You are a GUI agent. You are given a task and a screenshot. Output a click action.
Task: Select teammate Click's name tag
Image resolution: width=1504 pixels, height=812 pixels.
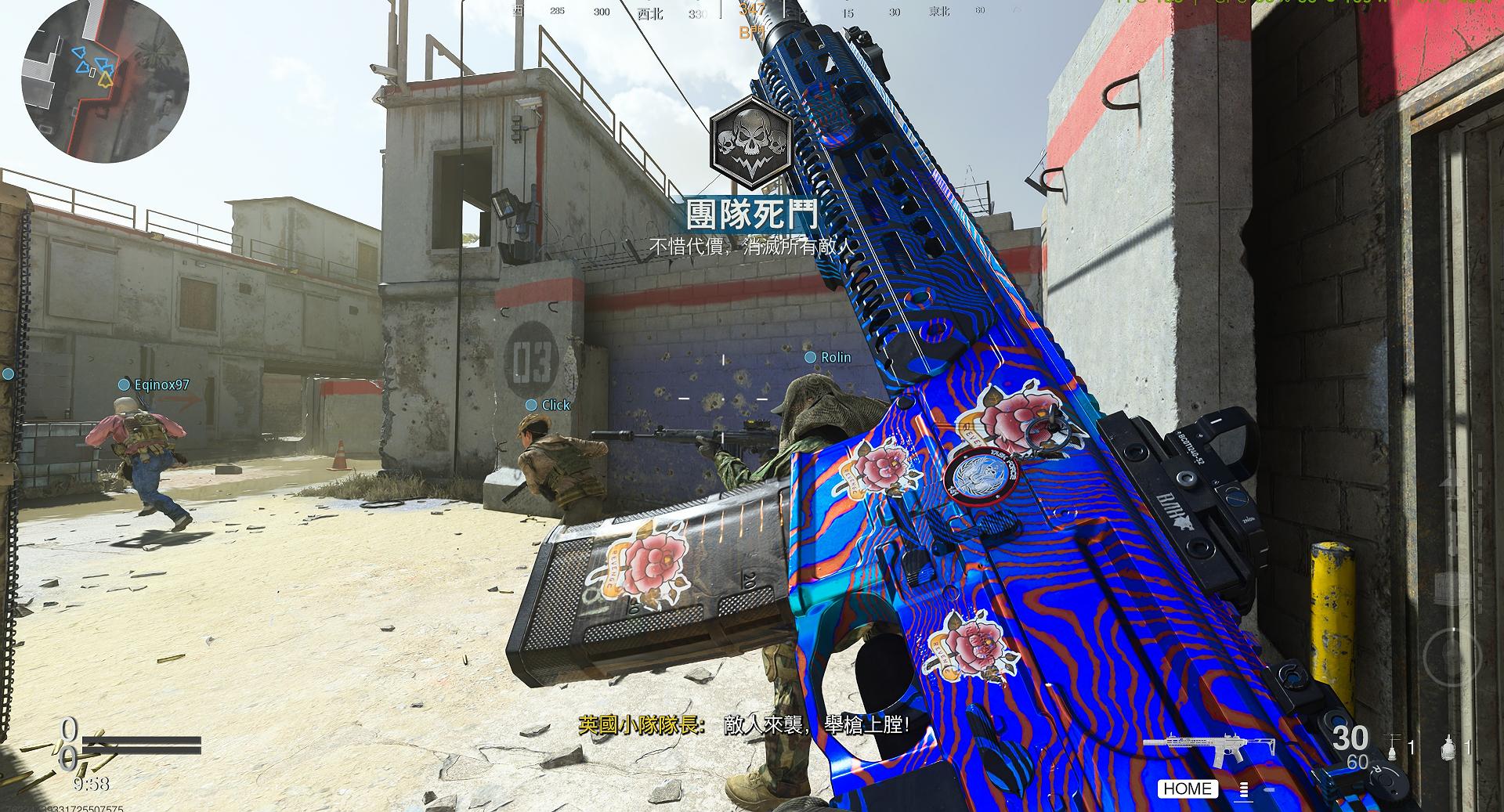(555, 405)
